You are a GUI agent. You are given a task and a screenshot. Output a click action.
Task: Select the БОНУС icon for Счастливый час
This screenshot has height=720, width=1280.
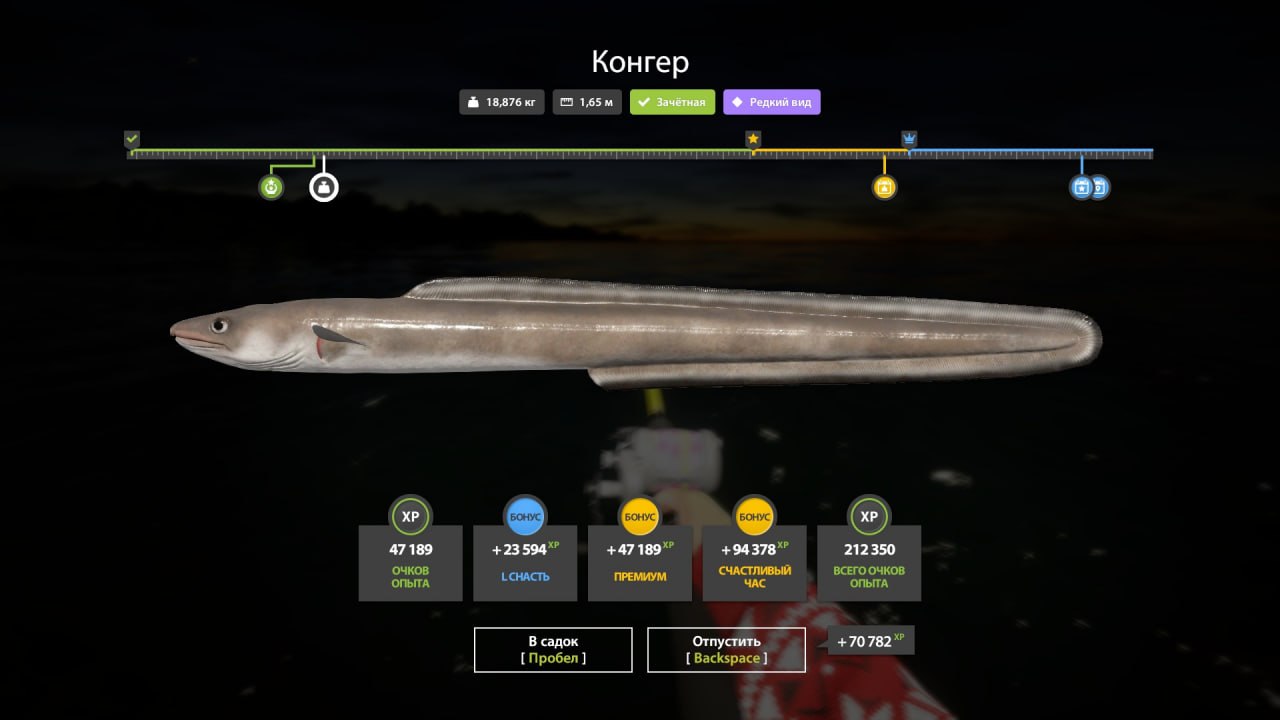tap(753, 516)
